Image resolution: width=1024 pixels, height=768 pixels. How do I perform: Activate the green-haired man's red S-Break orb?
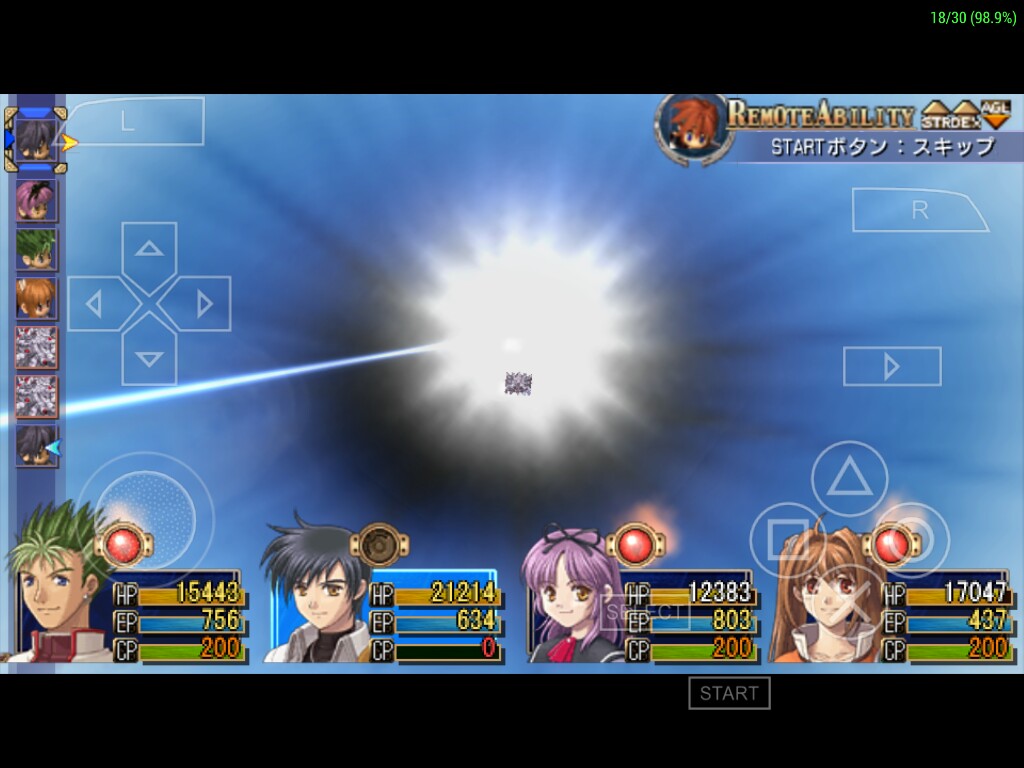(124, 545)
